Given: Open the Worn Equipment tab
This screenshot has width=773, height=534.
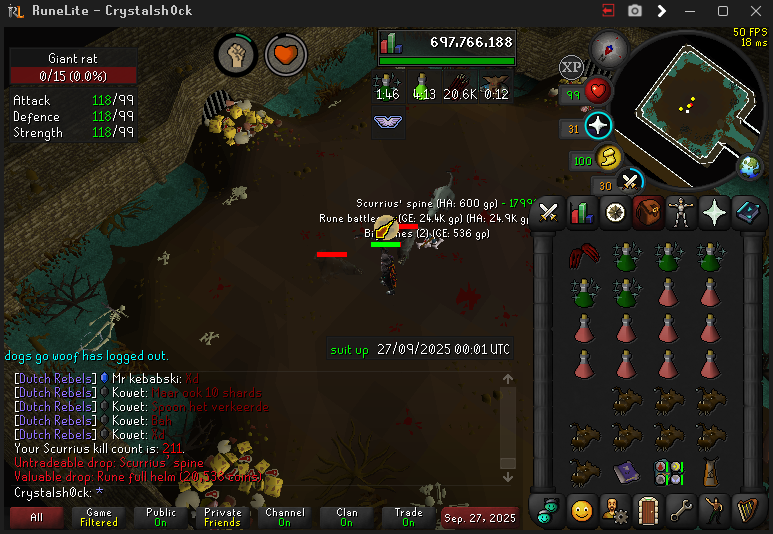Looking at the screenshot, I should tap(680, 212).
